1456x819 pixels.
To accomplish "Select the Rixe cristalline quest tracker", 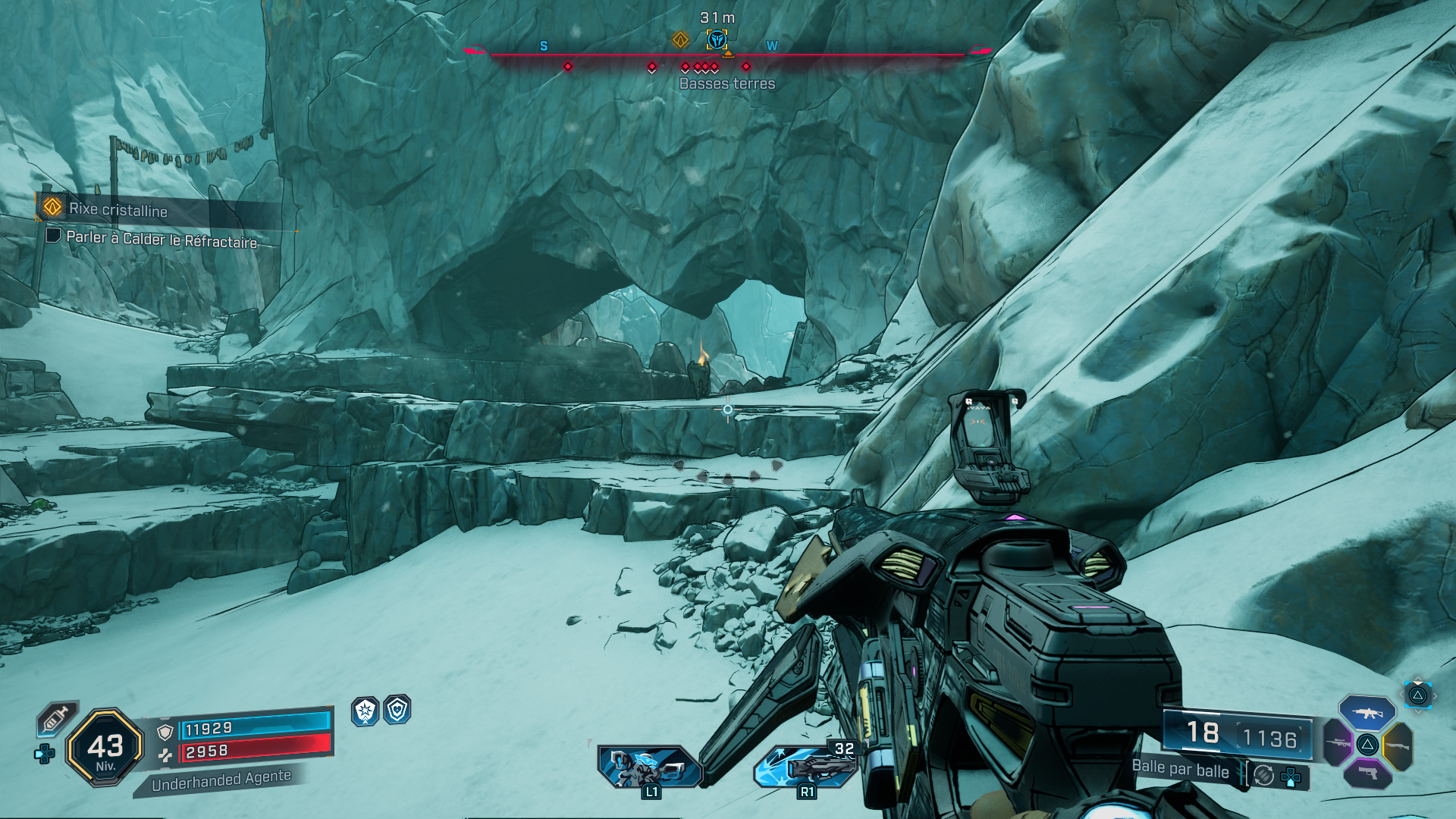I will tap(118, 209).
